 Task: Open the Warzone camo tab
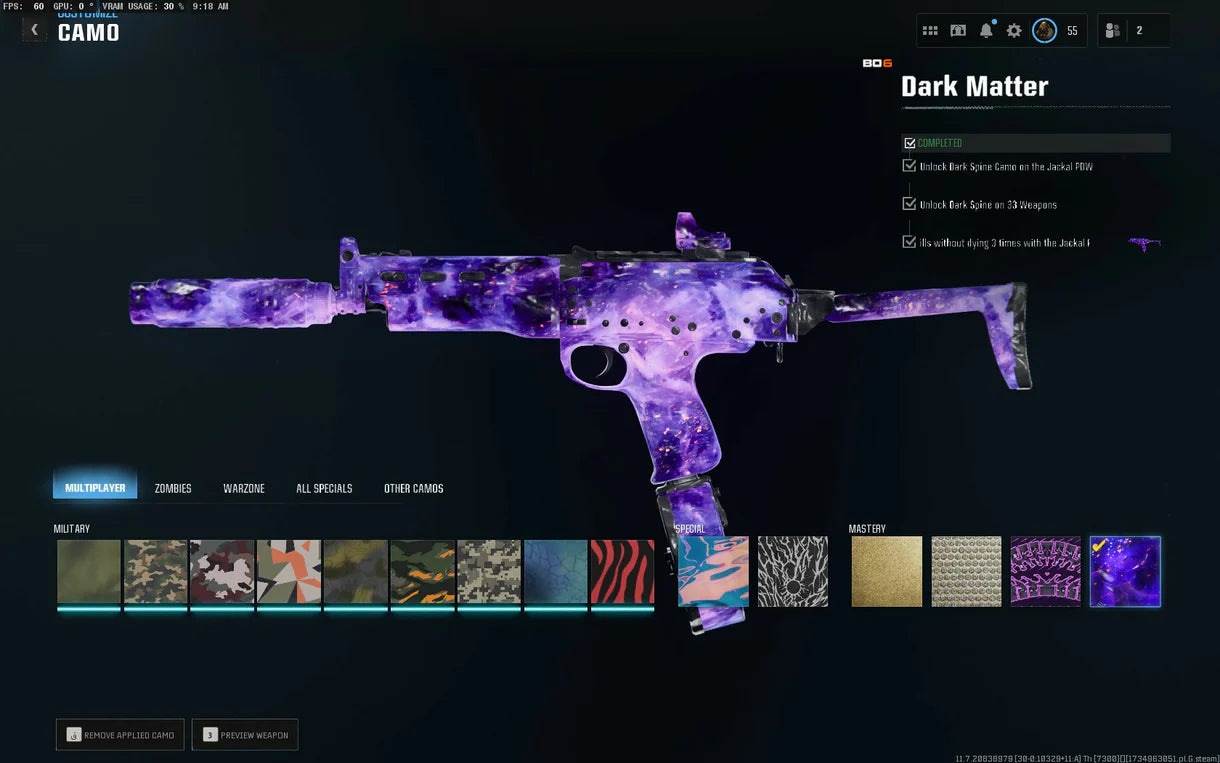244,488
